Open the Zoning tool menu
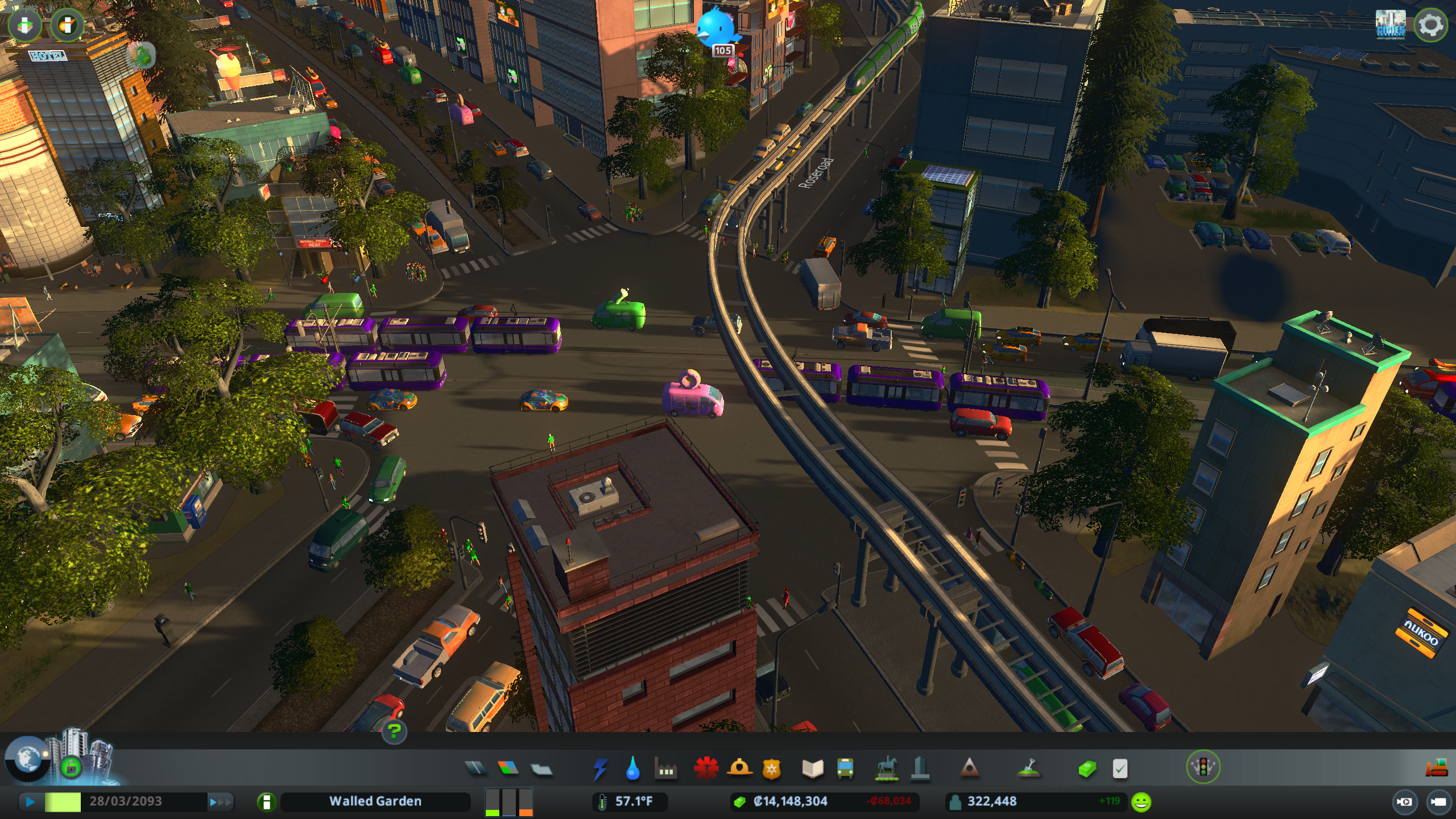The width and height of the screenshot is (1456, 819). click(x=508, y=768)
